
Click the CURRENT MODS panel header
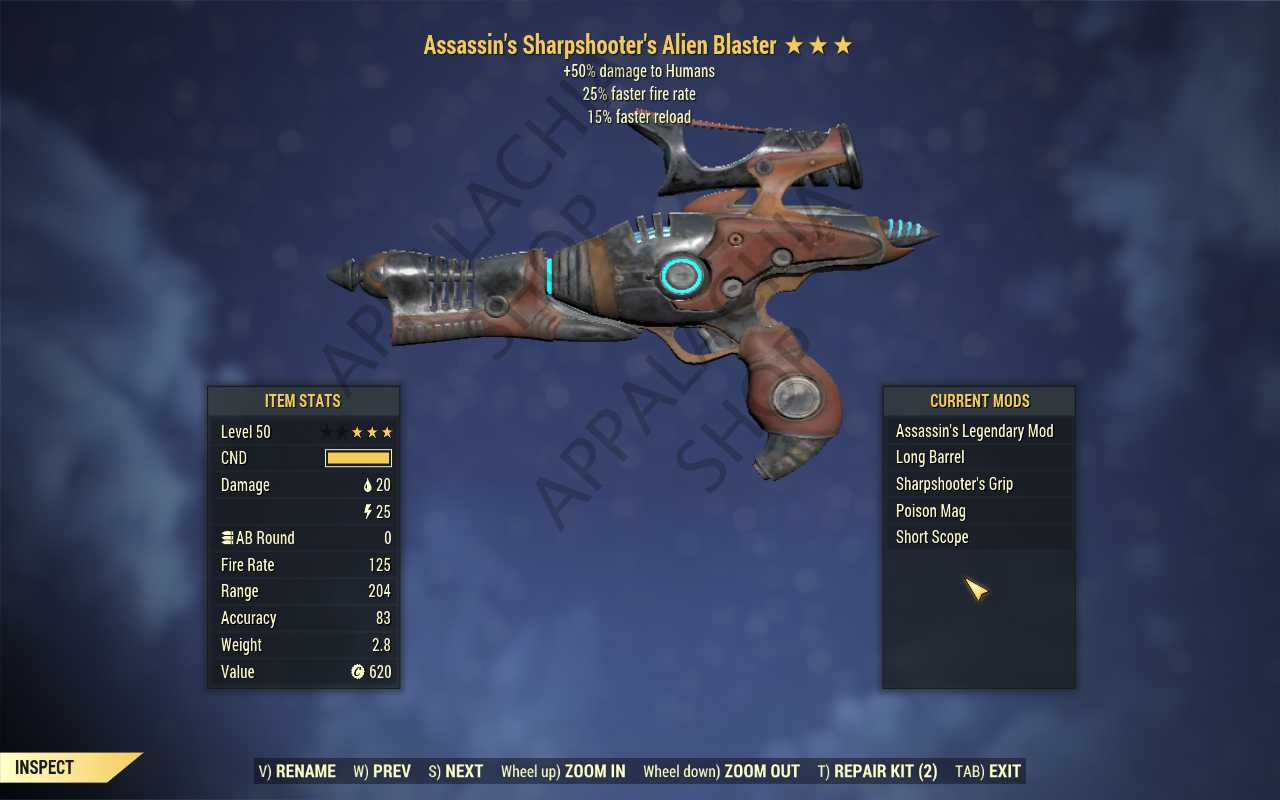coord(978,401)
